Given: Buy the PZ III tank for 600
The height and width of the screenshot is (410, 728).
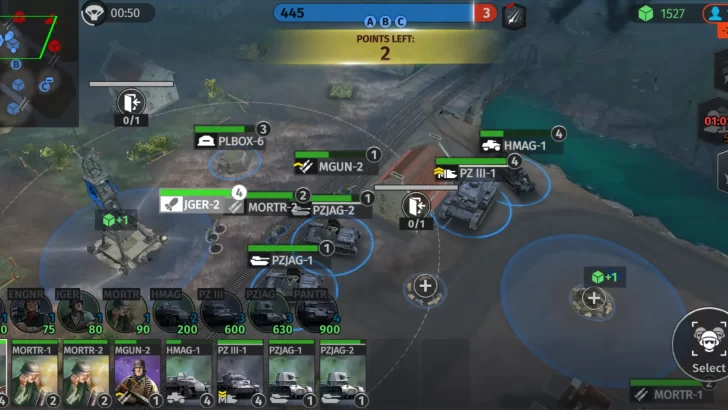Looking at the screenshot, I should pos(221,312).
